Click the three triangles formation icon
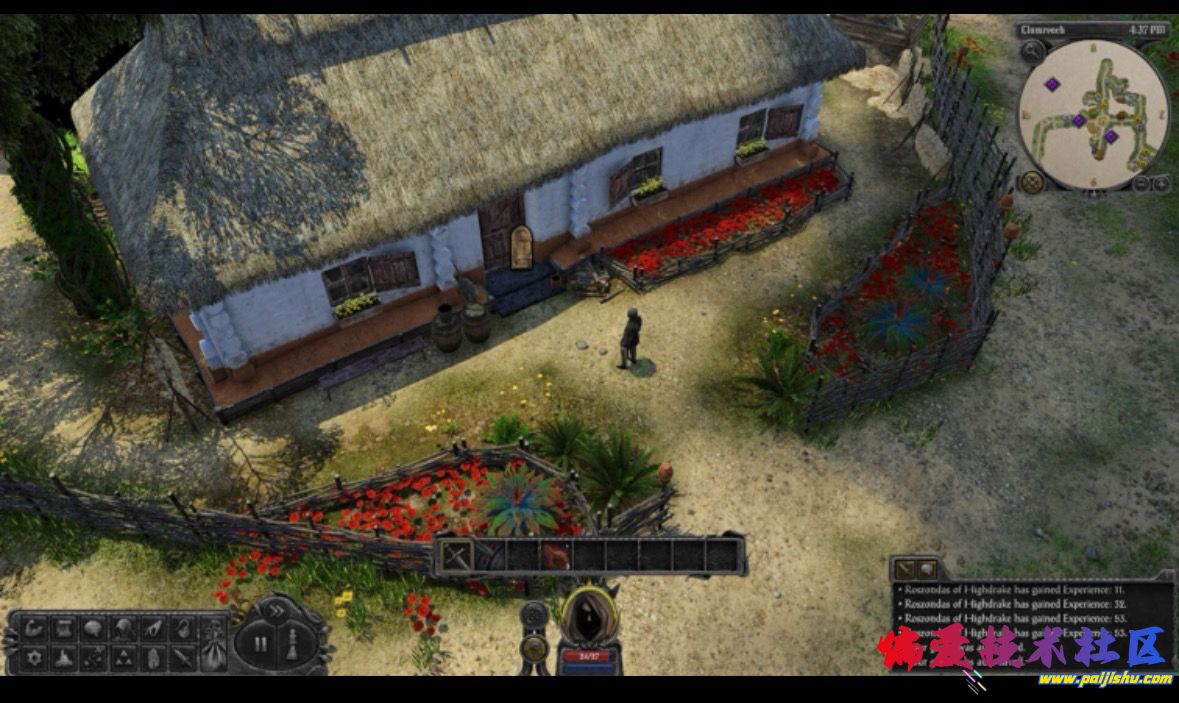The width and height of the screenshot is (1179, 703). pos(124,657)
